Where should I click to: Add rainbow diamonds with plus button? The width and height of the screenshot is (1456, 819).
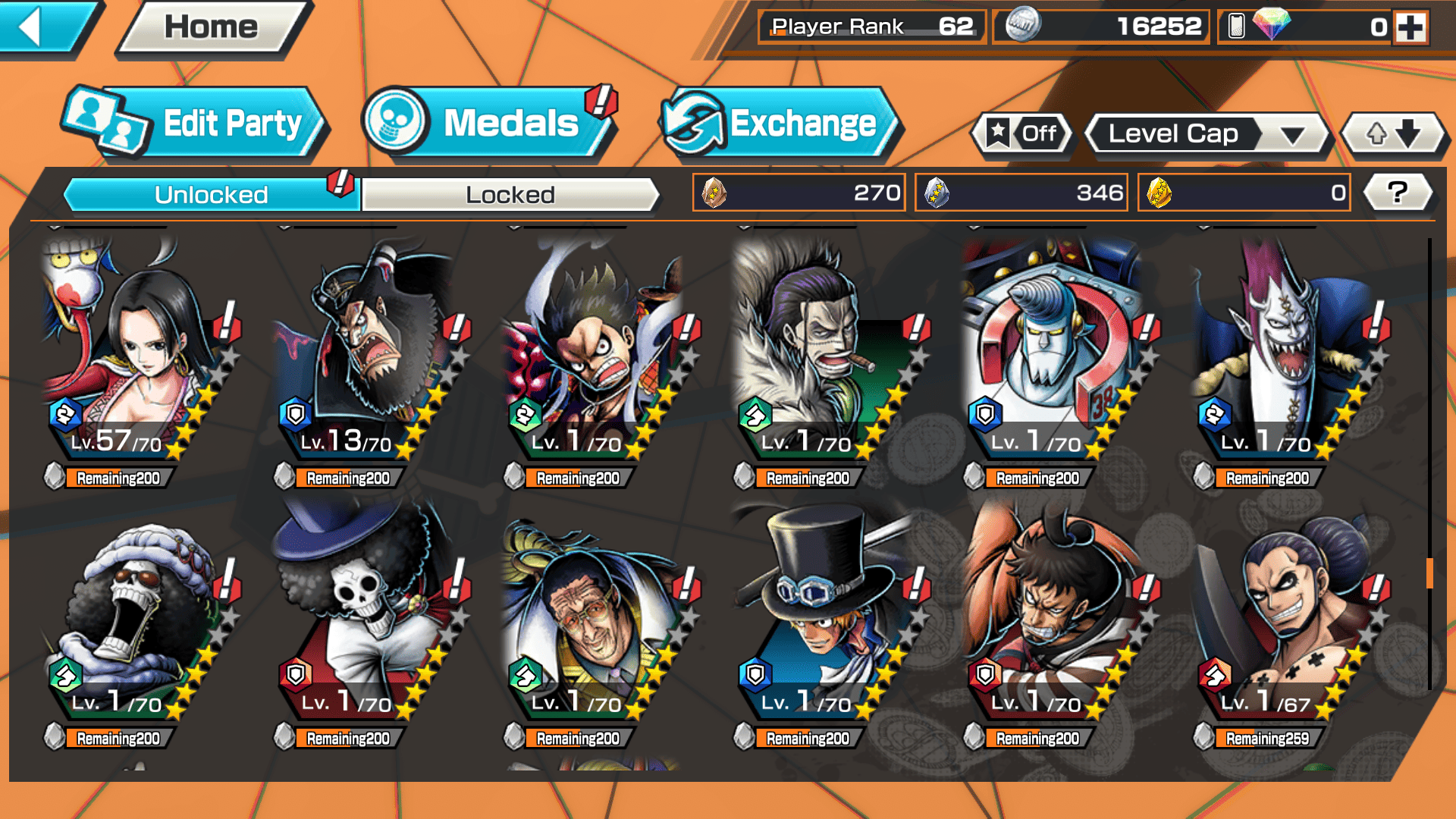point(1410,28)
